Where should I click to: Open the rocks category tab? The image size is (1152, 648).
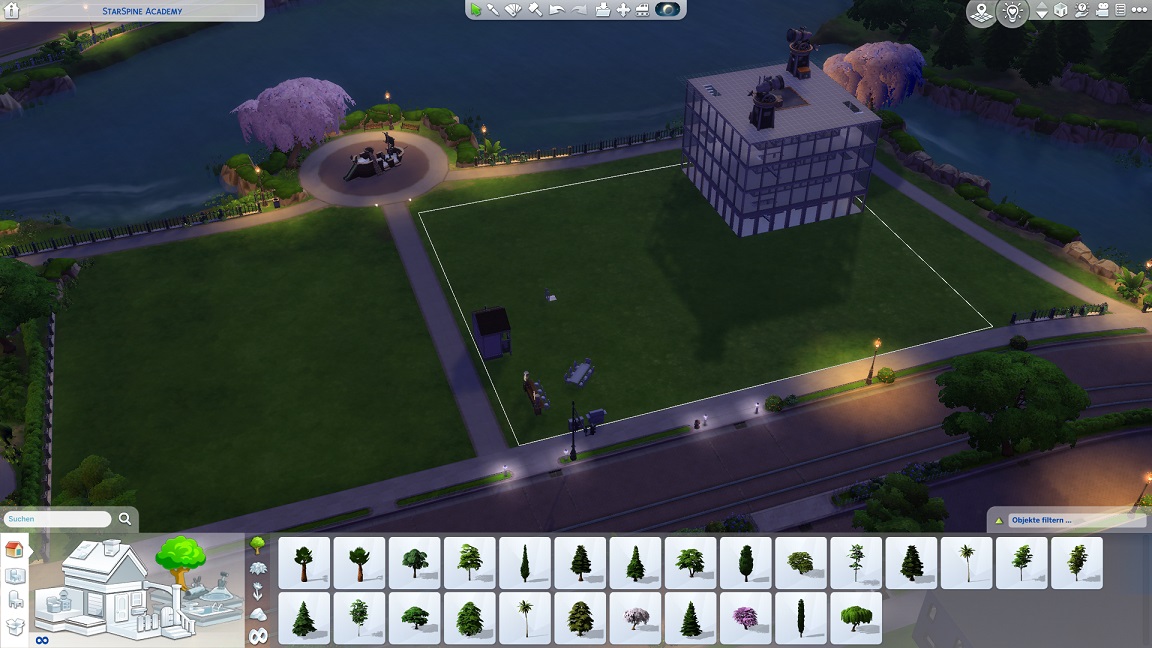pyautogui.click(x=258, y=614)
